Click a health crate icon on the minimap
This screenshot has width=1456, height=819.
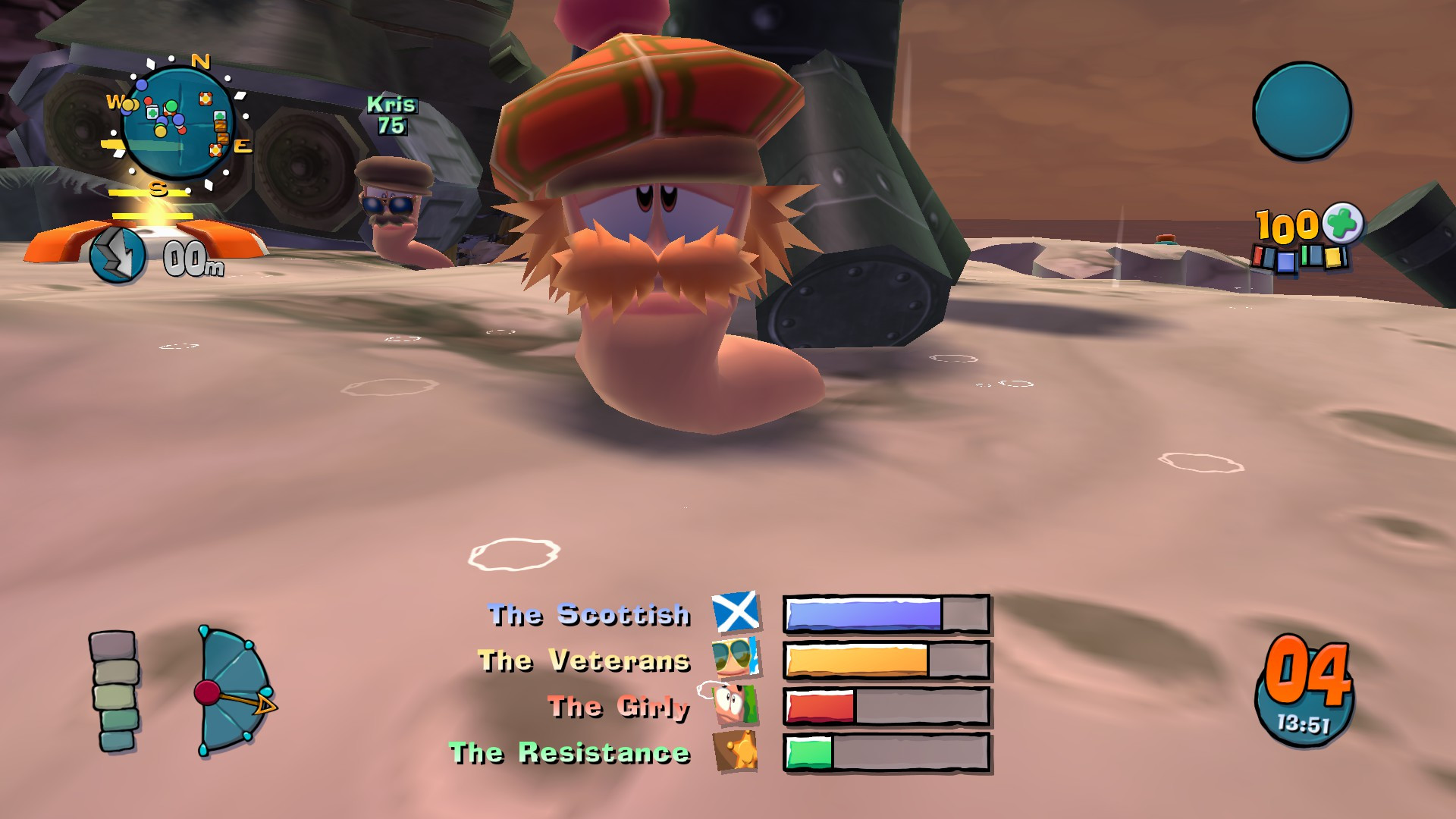(x=152, y=112)
